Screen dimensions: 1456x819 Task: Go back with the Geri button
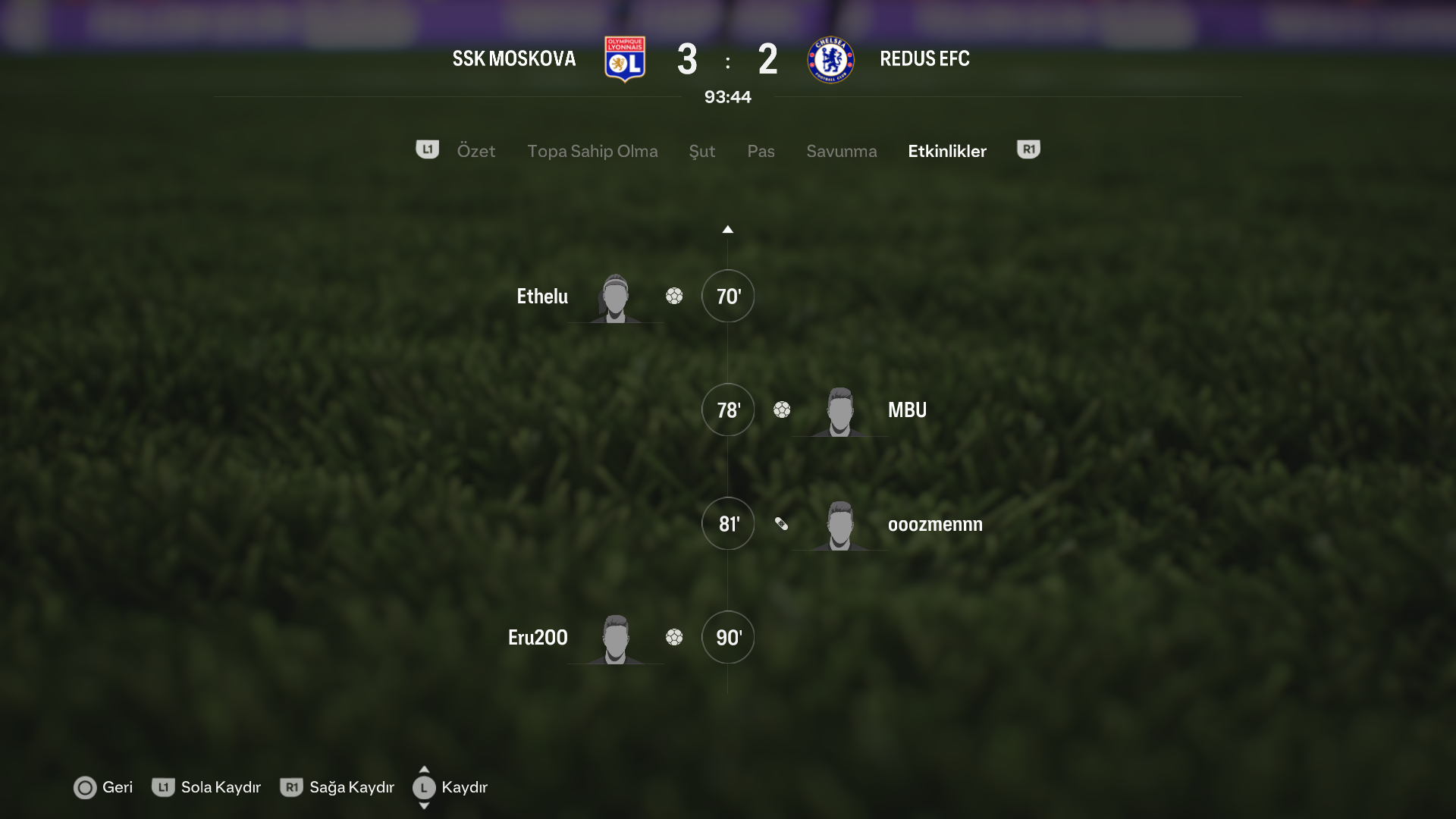point(103,787)
